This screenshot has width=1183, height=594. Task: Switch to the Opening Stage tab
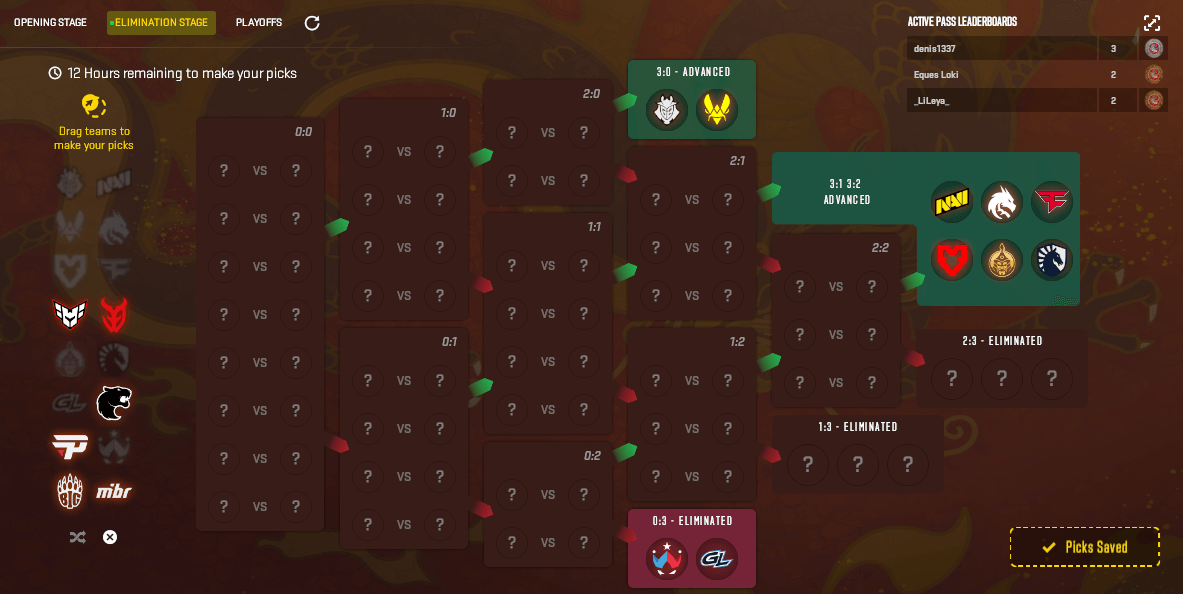(x=50, y=22)
